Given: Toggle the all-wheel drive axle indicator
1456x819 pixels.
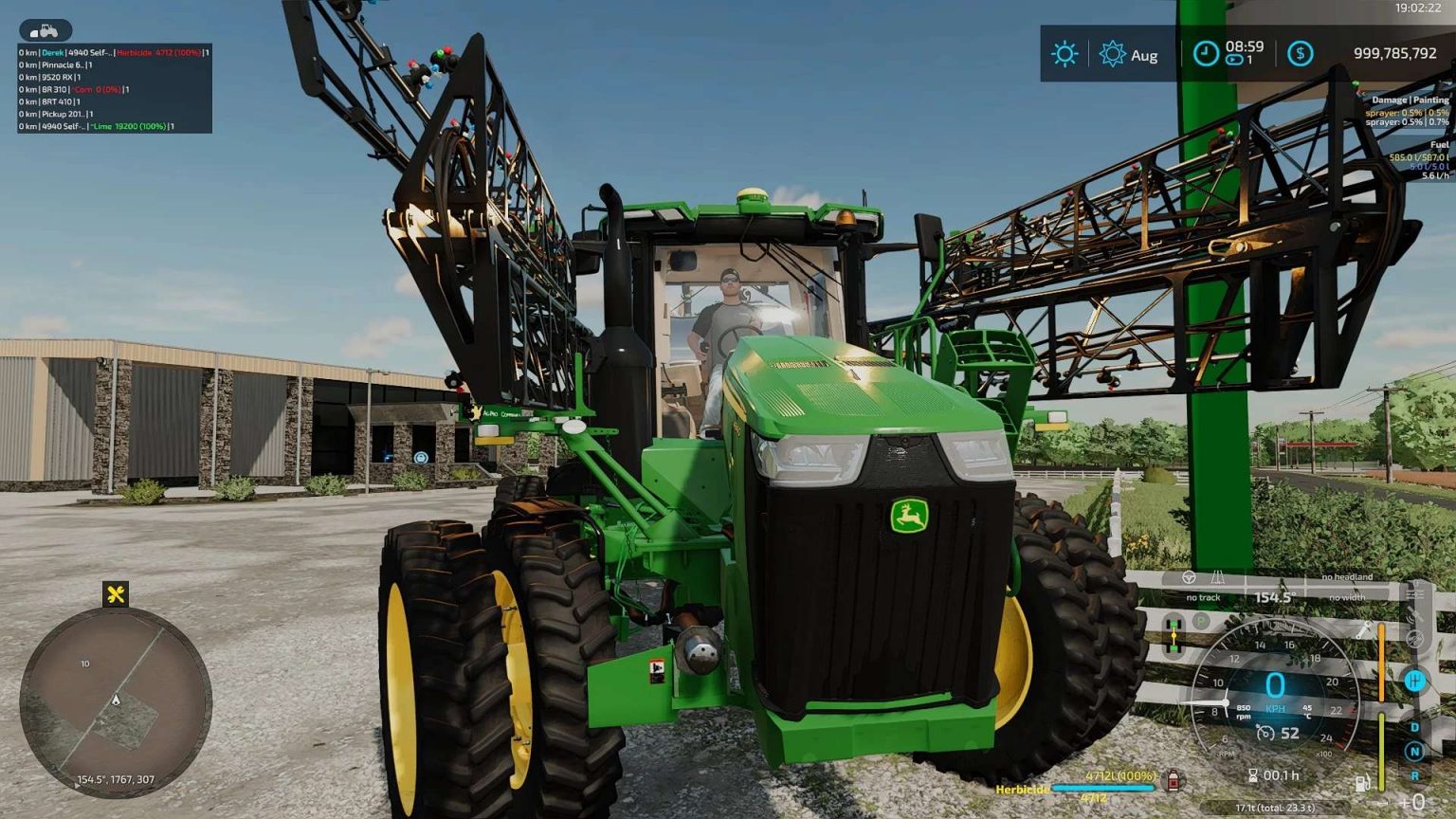Looking at the screenshot, I should point(1174,634).
